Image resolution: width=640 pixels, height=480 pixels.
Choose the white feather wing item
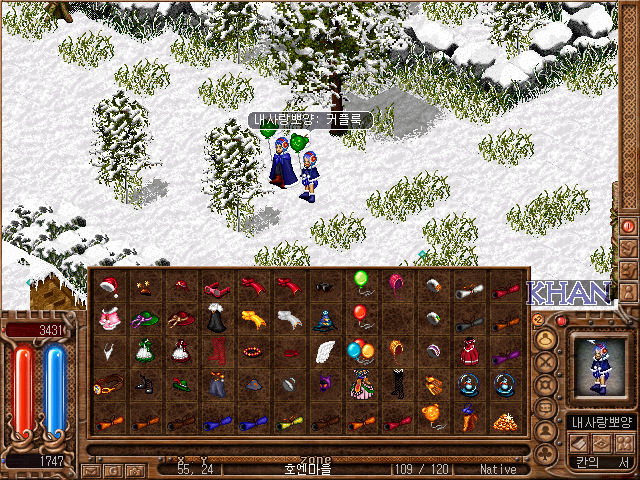pyautogui.click(x=324, y=352)
